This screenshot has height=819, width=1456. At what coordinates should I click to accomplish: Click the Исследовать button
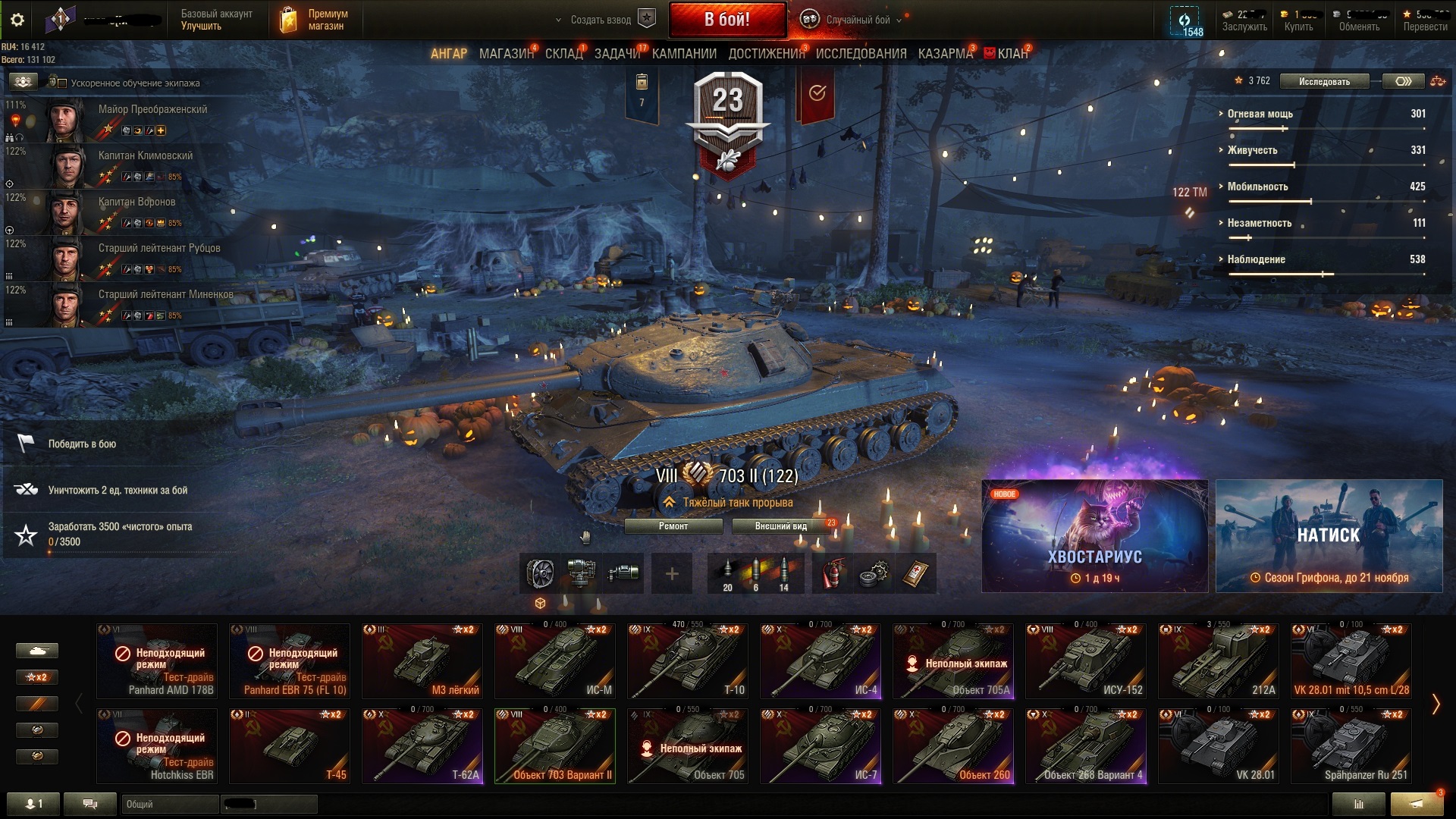pyautogui.click(x=1324, y=82)
